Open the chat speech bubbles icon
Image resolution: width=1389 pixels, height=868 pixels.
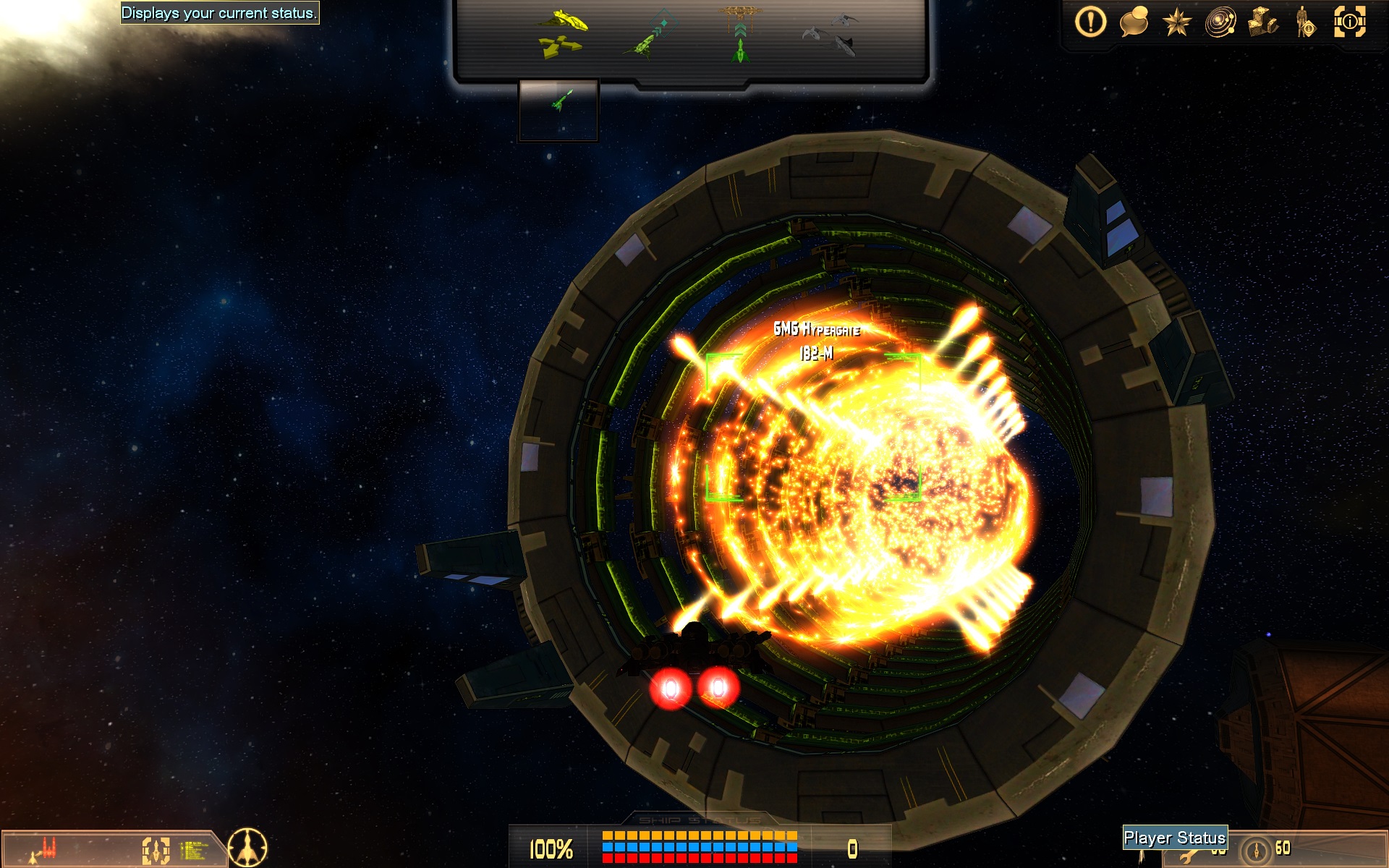pyautogui.click(x=1134, y=22)
